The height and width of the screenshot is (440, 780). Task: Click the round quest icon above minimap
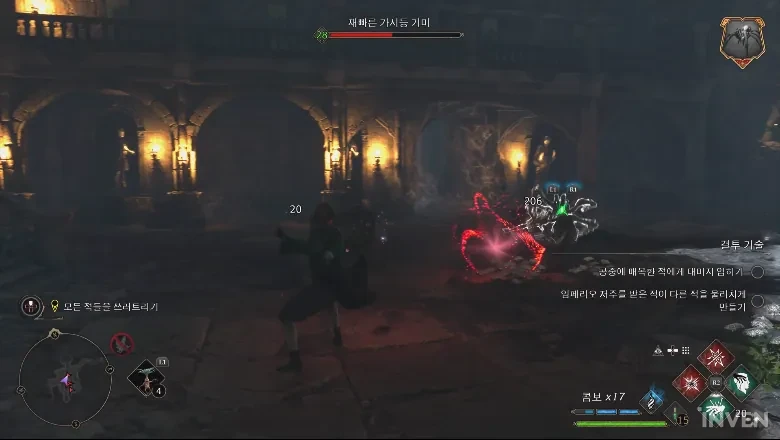pyautogui.click(x=31, y=306)
